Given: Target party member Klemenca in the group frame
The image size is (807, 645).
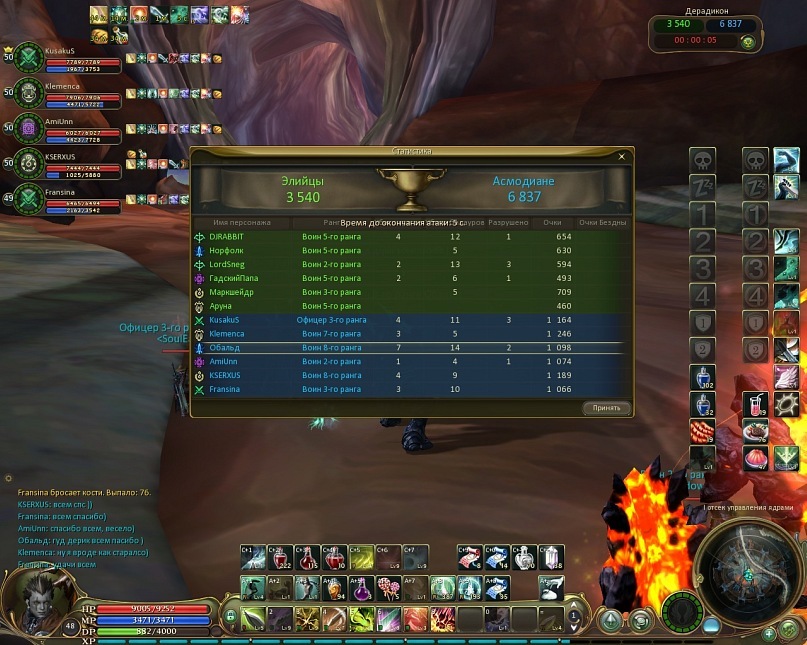Looking at the screenshot, I should (60, 88).
